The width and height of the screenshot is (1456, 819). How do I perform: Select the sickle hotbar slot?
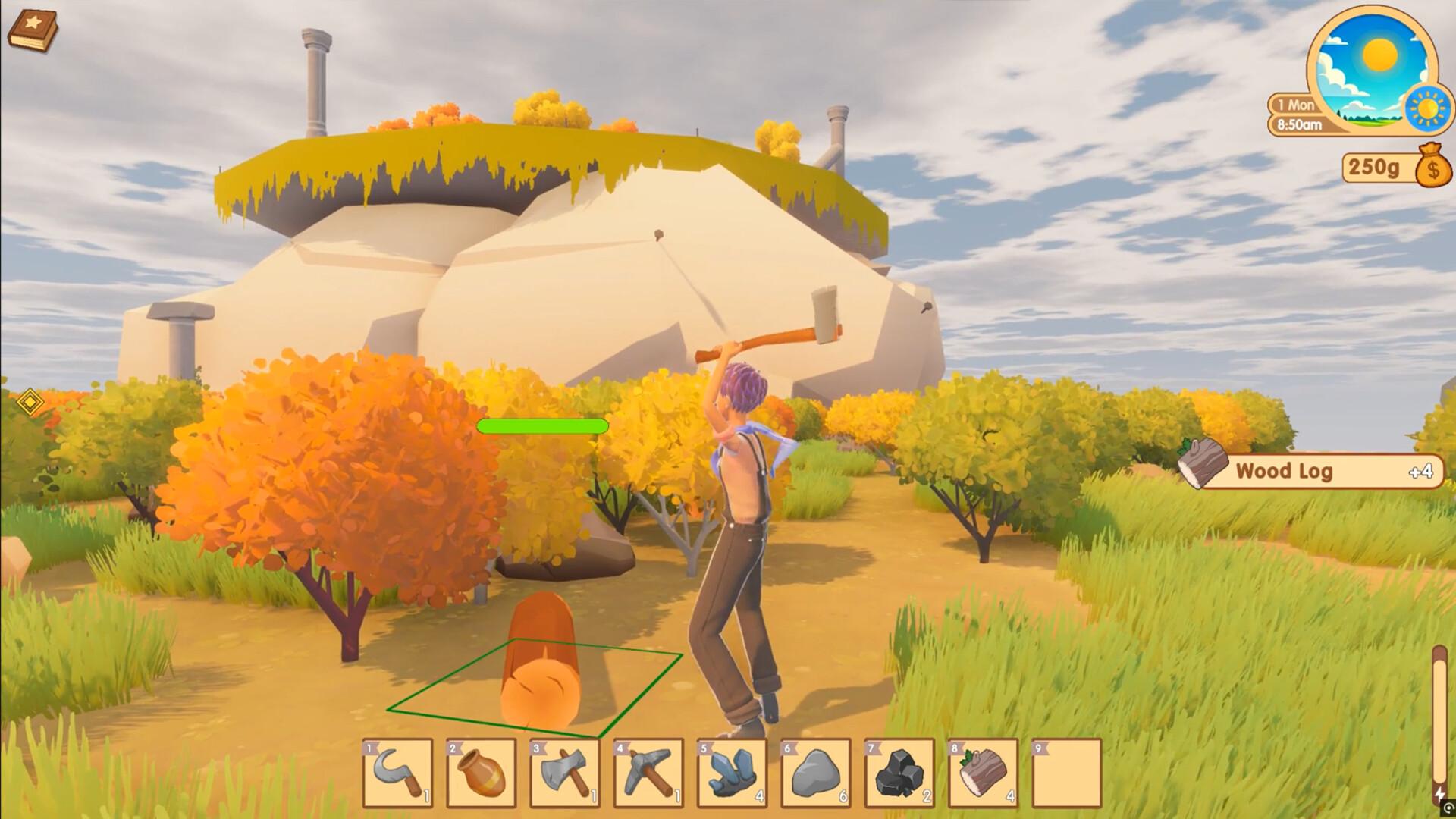[x=398, y=773]
